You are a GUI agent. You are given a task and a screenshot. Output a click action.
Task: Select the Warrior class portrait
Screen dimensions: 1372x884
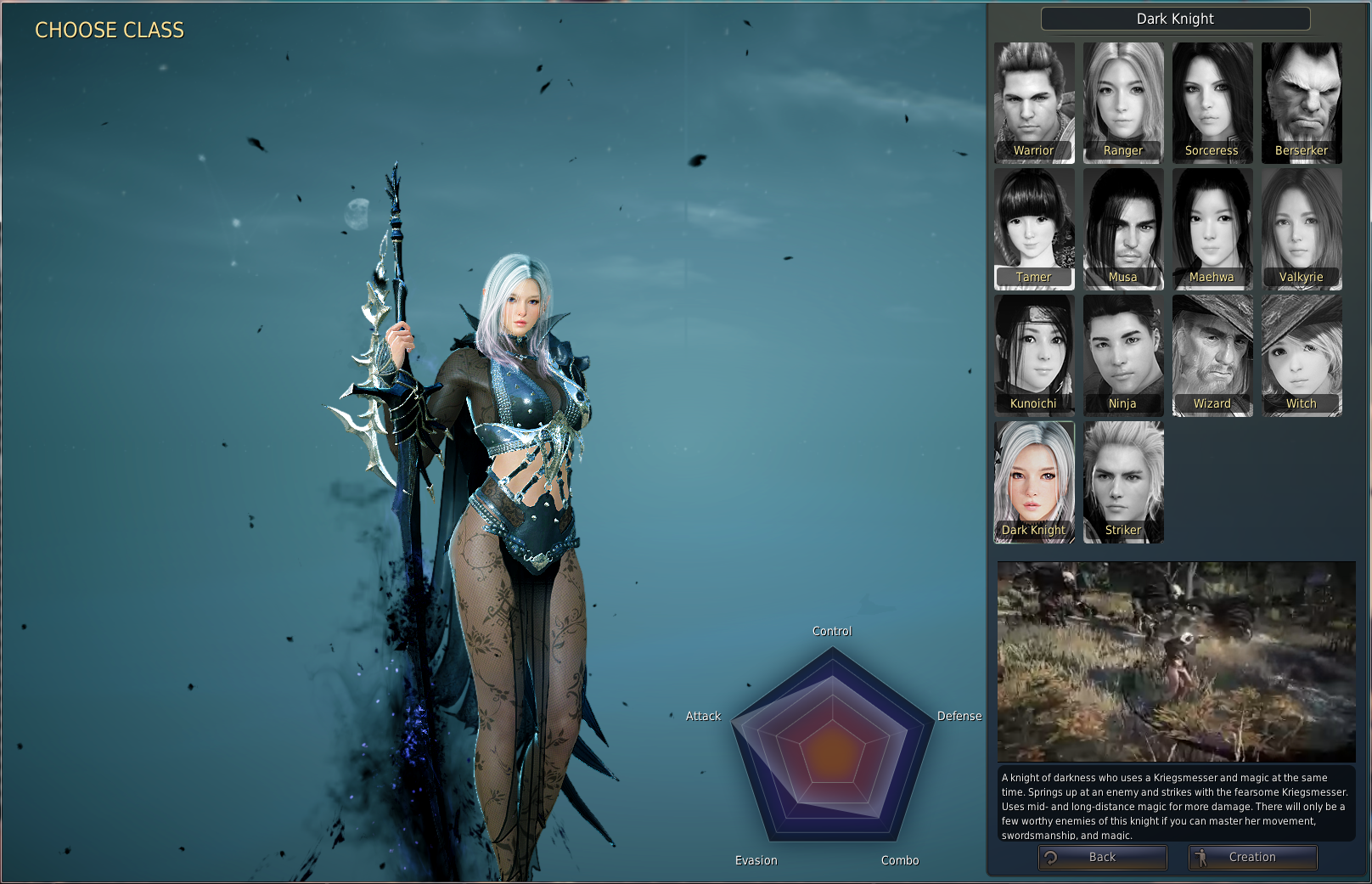(1034, 102)
